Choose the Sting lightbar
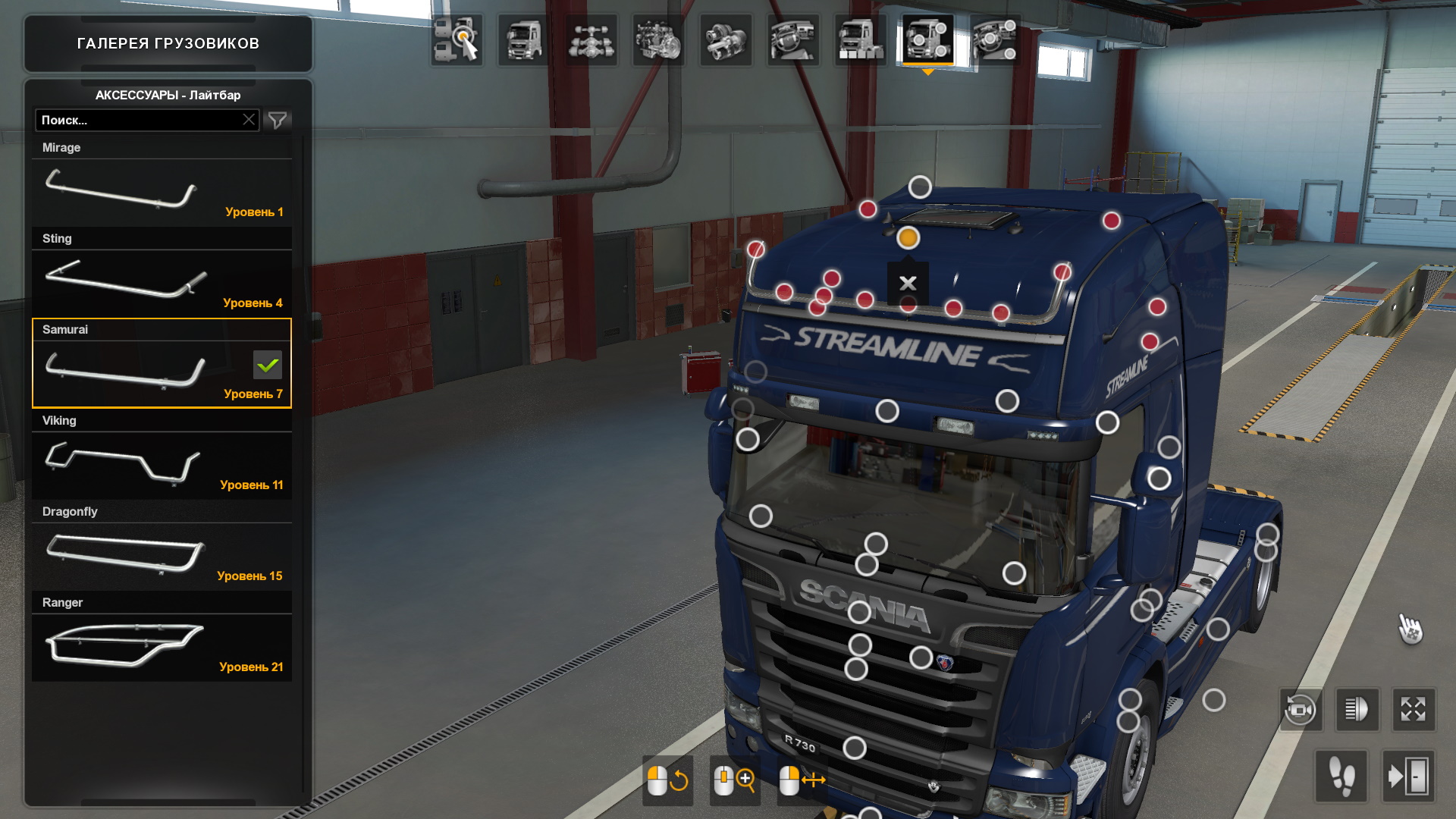Screen dimensions: 1456x819 (162, 281)
